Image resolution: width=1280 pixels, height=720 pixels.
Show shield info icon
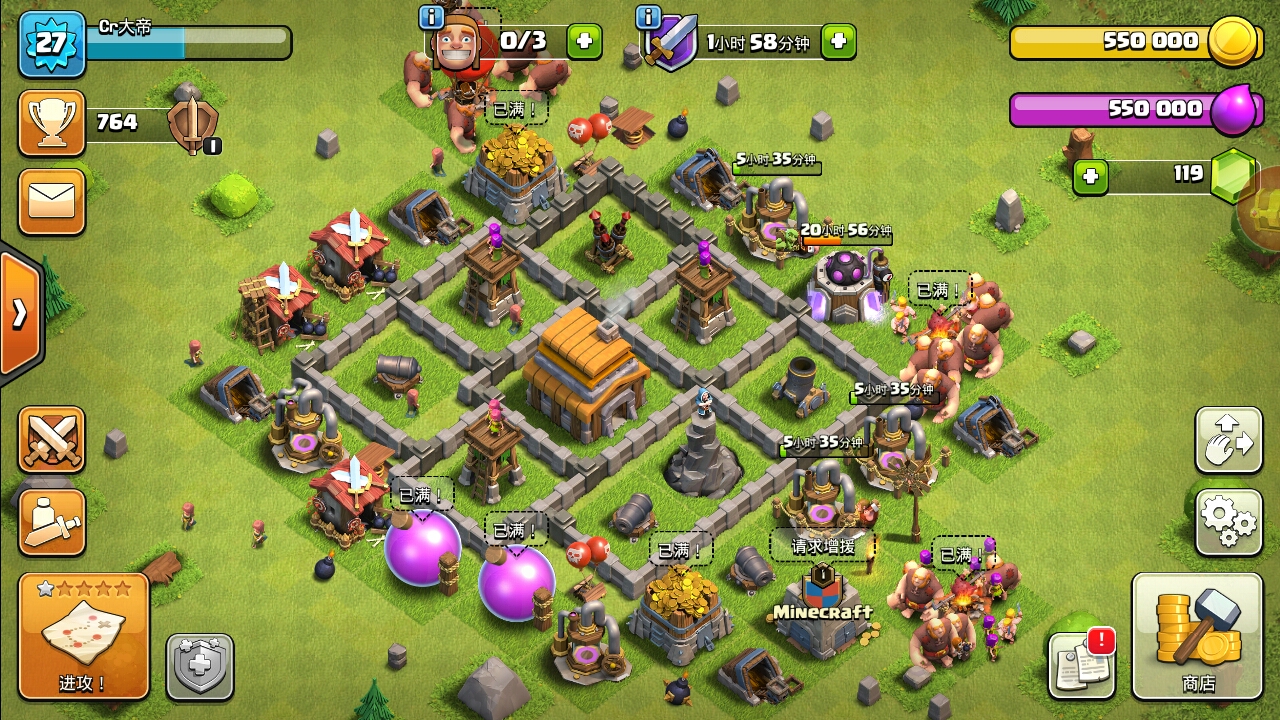[x=648, y=17]
